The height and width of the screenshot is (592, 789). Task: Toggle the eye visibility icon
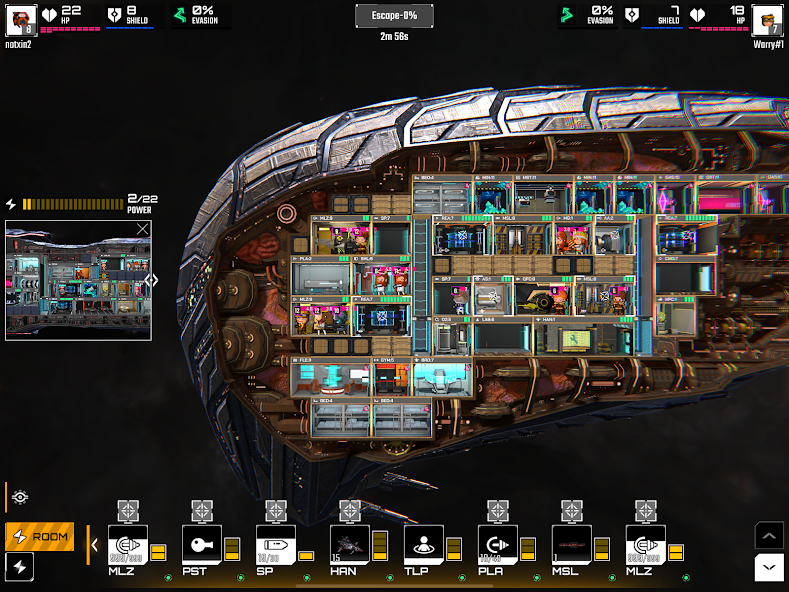click(x=20, y=497)
